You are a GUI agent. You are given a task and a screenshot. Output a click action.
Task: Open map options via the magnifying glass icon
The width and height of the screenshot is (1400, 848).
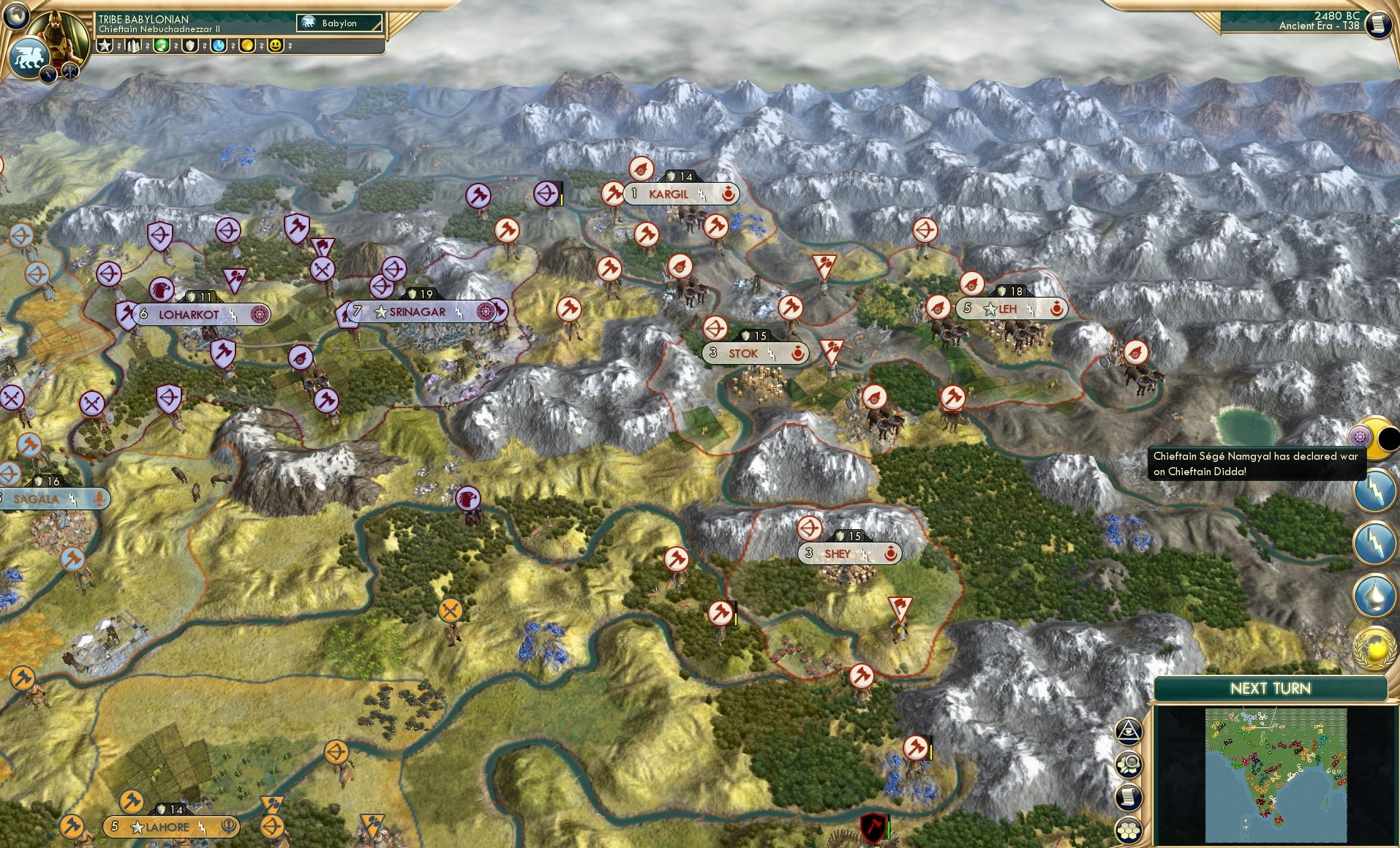(1129, 762)
